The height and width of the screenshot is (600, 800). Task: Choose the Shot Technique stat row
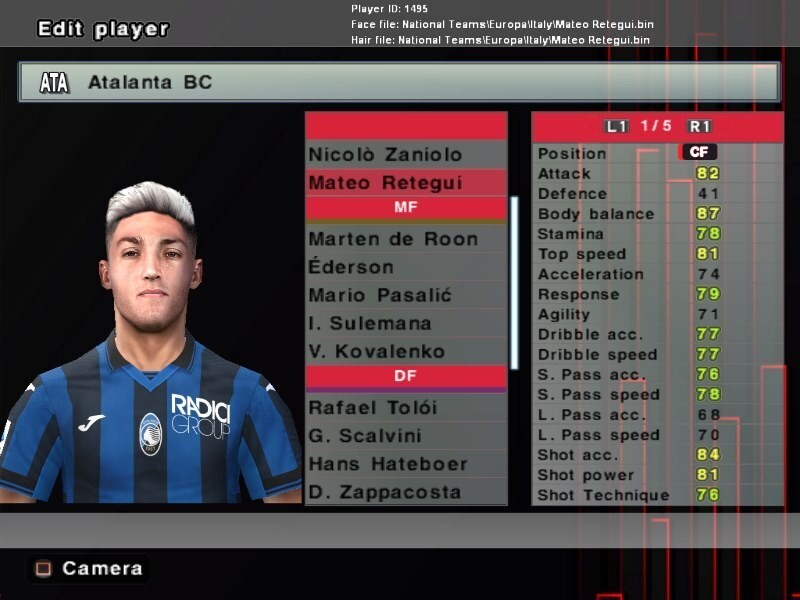coord(656,495)
